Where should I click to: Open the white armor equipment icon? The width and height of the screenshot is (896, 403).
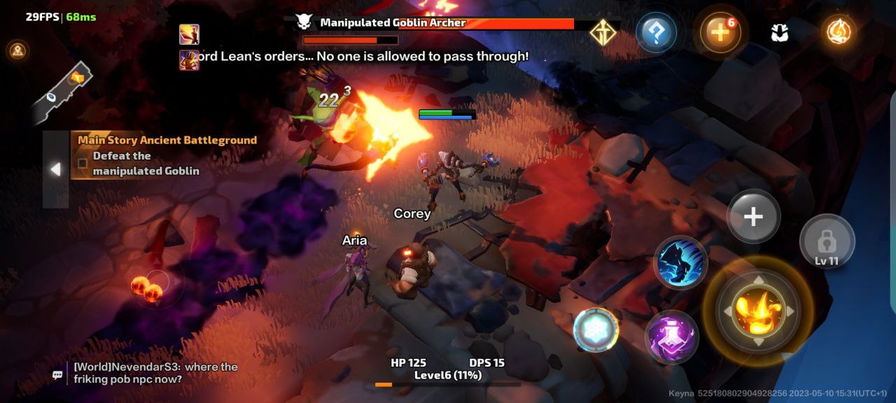point(780,33)
